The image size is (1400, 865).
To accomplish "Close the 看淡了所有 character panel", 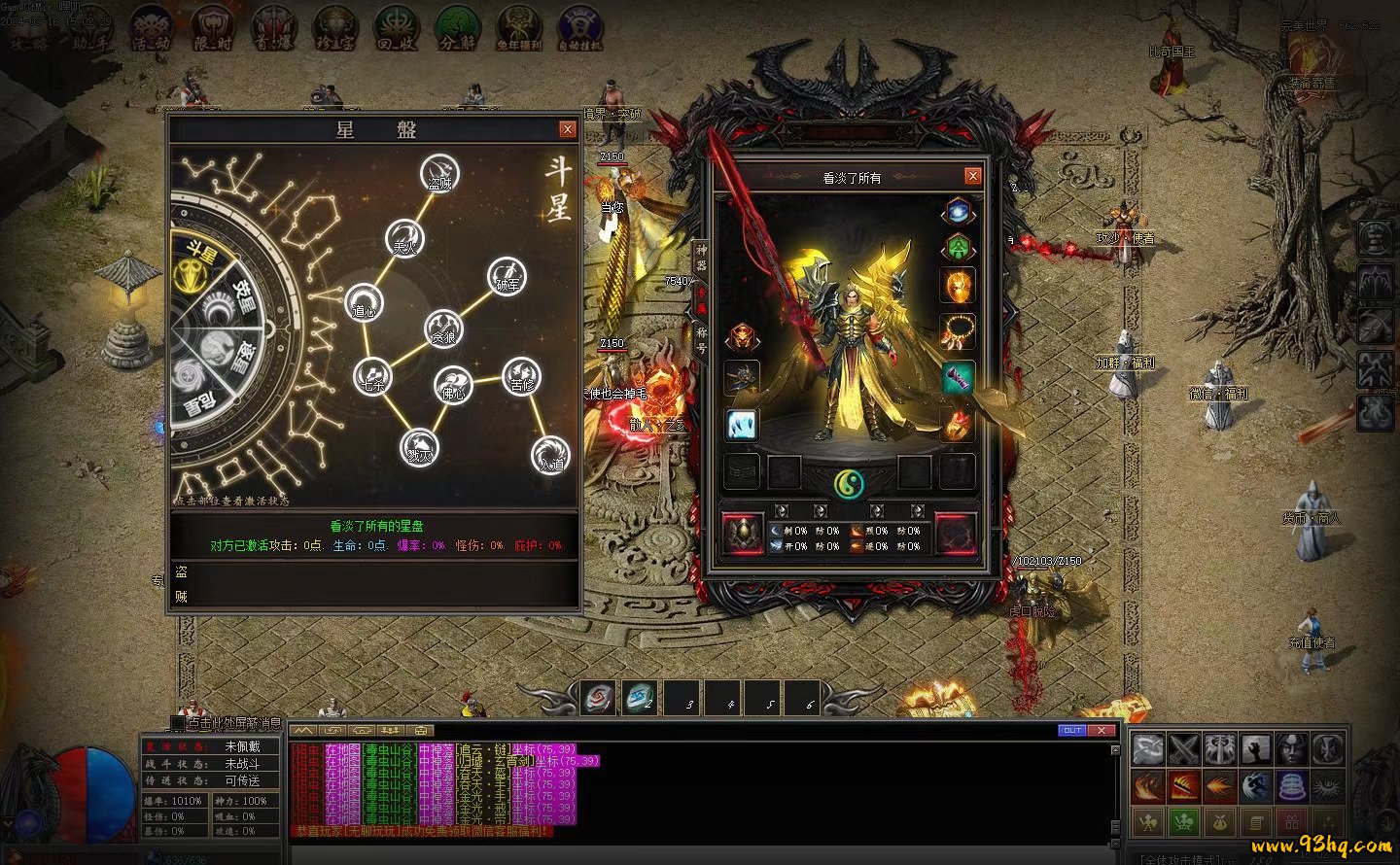I will [x=972, y=176].
